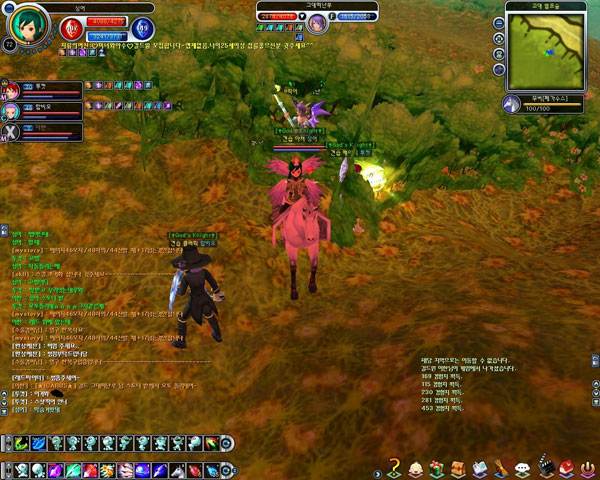
Task: Open the broom icon in the menu bar
Action: click(501, 466)
